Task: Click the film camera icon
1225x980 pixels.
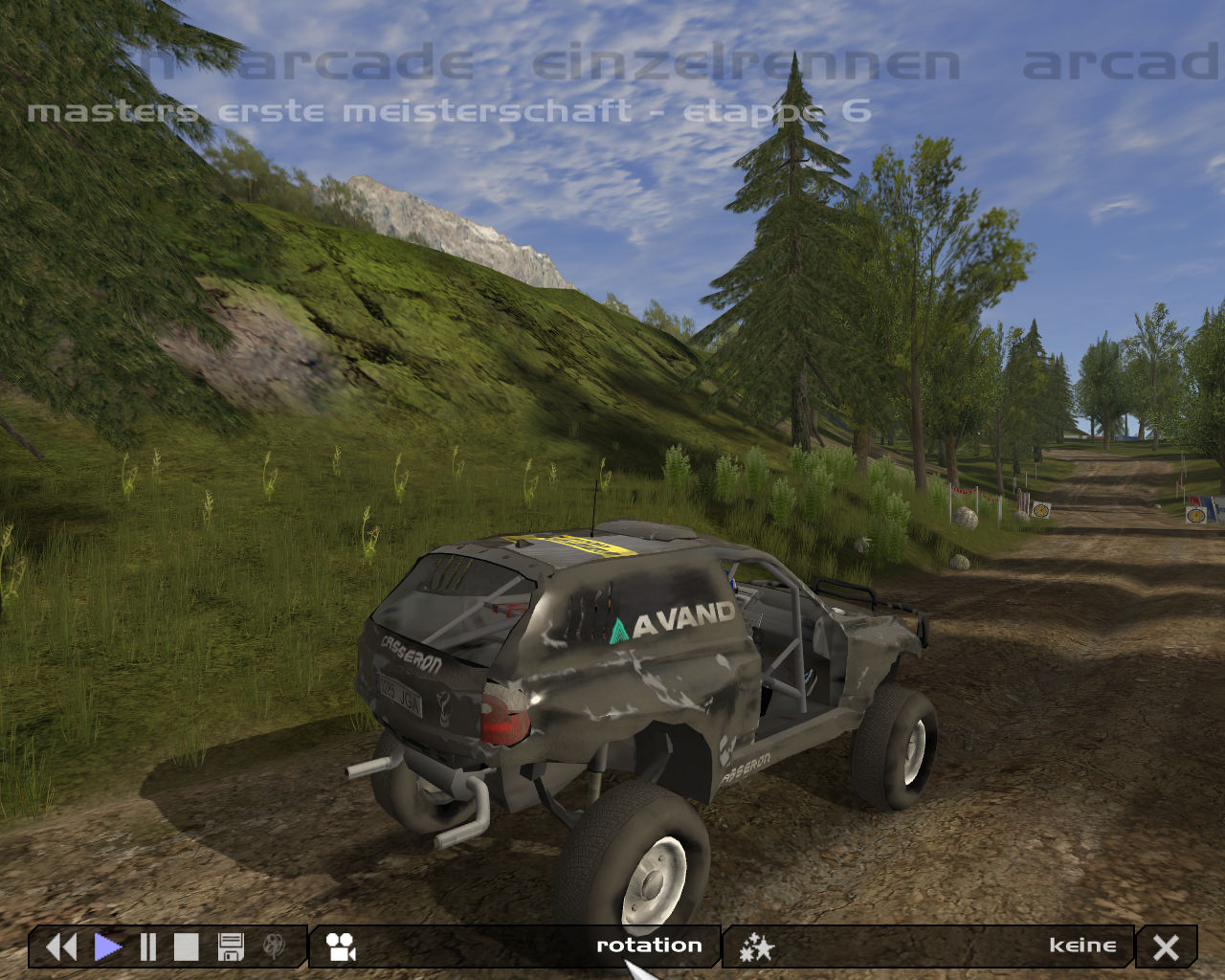Action: (341, 947)
